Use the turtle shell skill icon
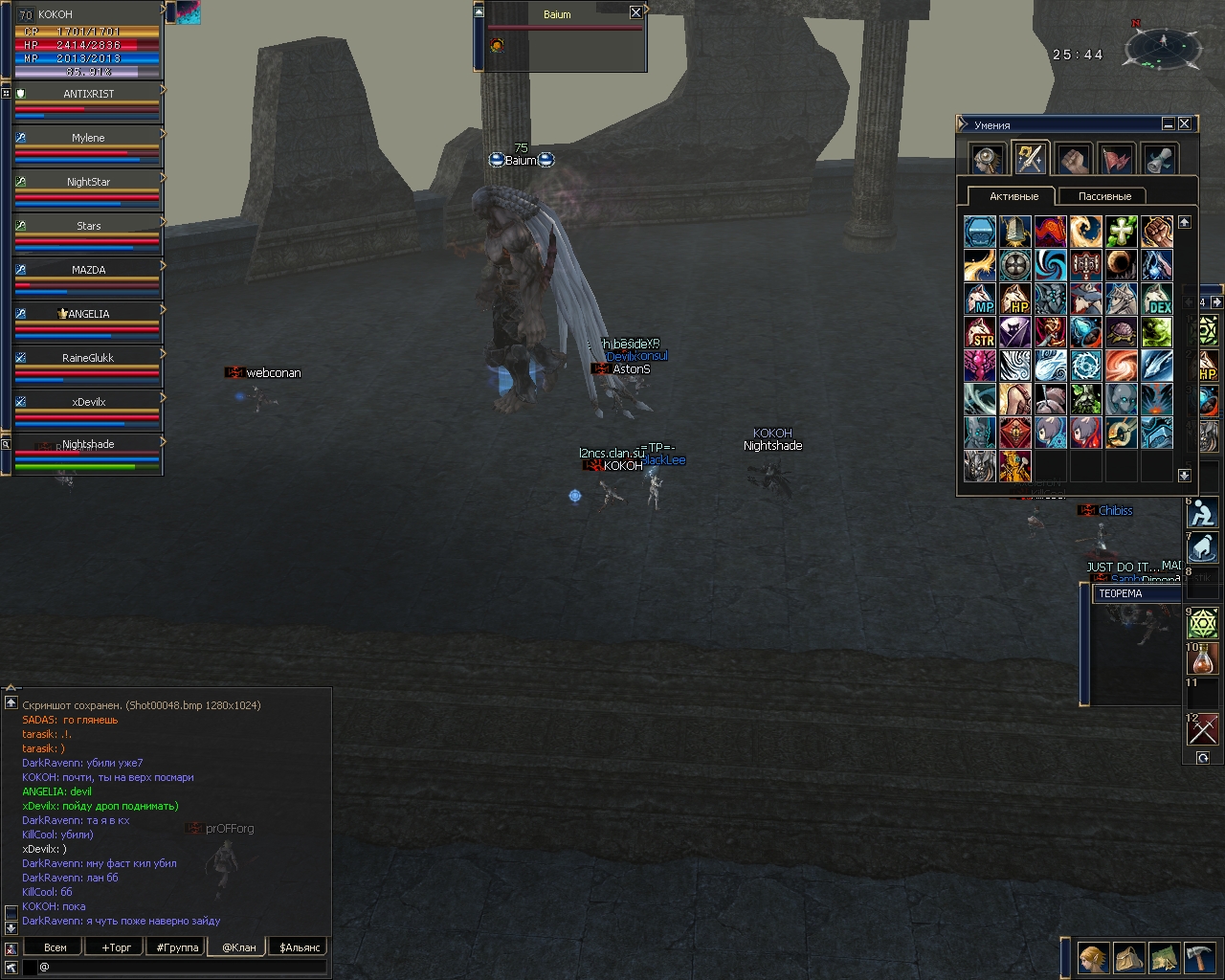 click(x=1122, y=332)
